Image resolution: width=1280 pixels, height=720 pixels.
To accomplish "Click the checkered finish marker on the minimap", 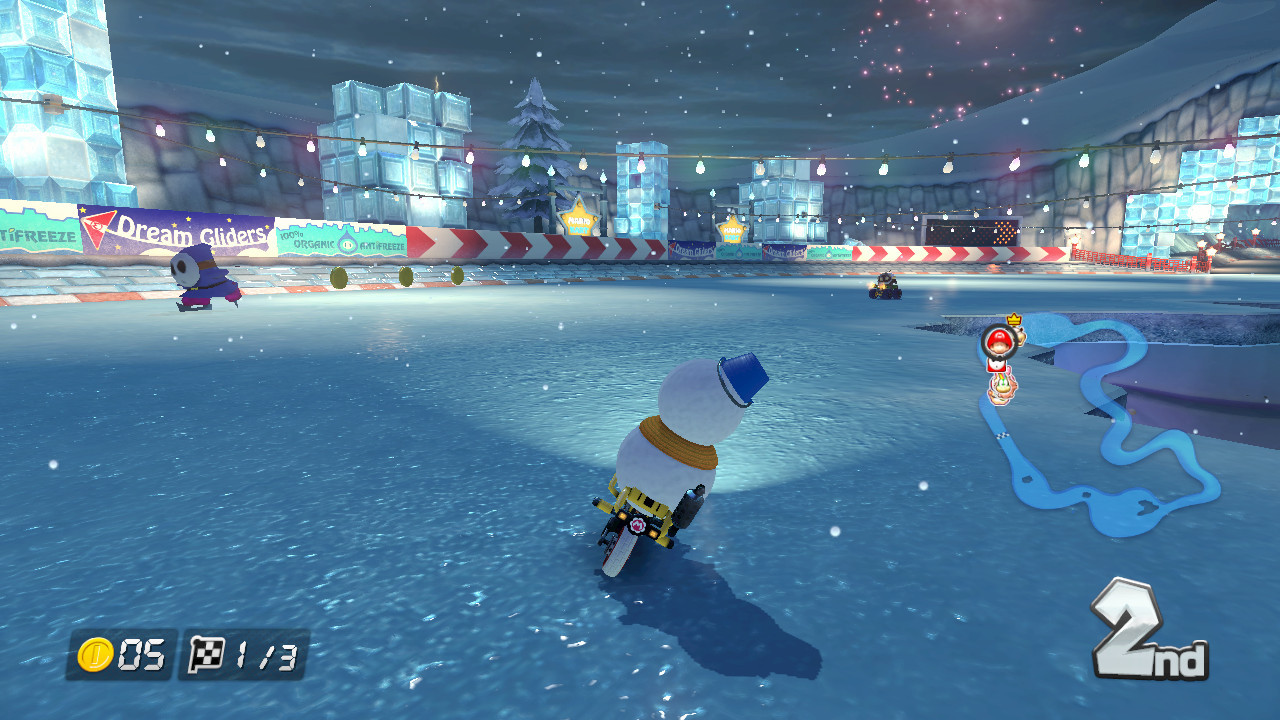I will pyautogui.click(x=1002, y=435).
